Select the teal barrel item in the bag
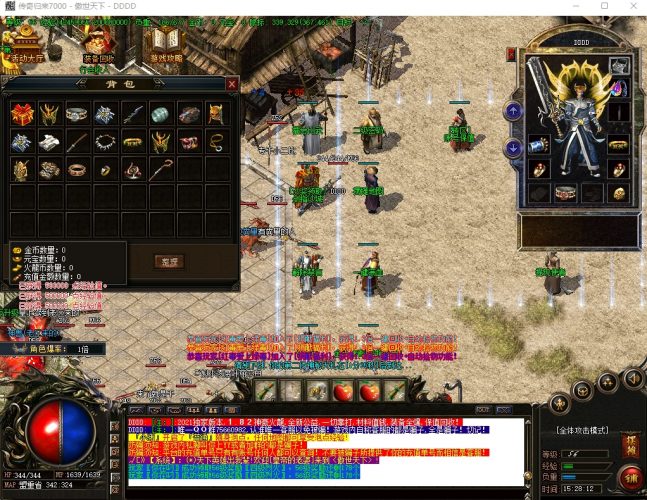The width and height of the screenshot is (647, 500). (x=160, y=114)
